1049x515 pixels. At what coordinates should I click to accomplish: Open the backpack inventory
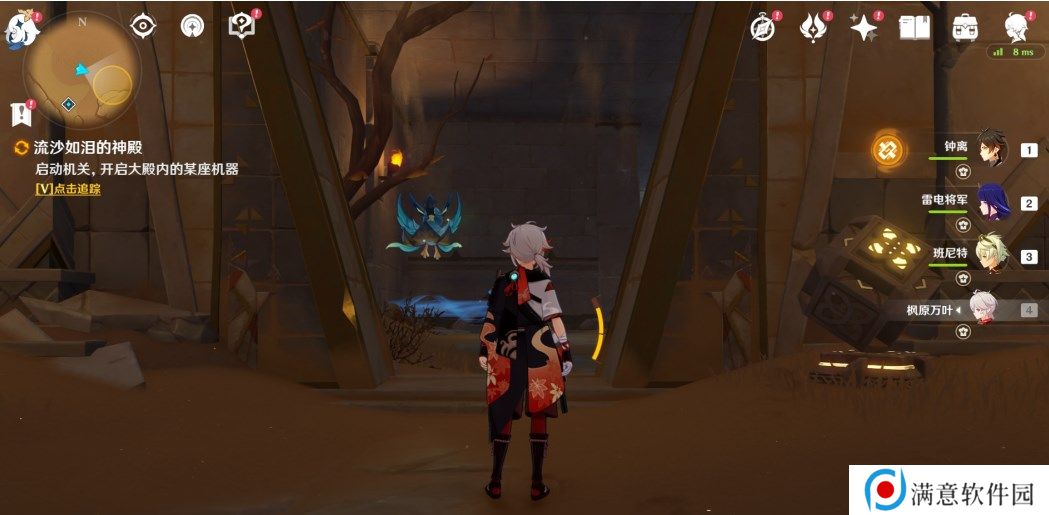[x=965, y=27]
